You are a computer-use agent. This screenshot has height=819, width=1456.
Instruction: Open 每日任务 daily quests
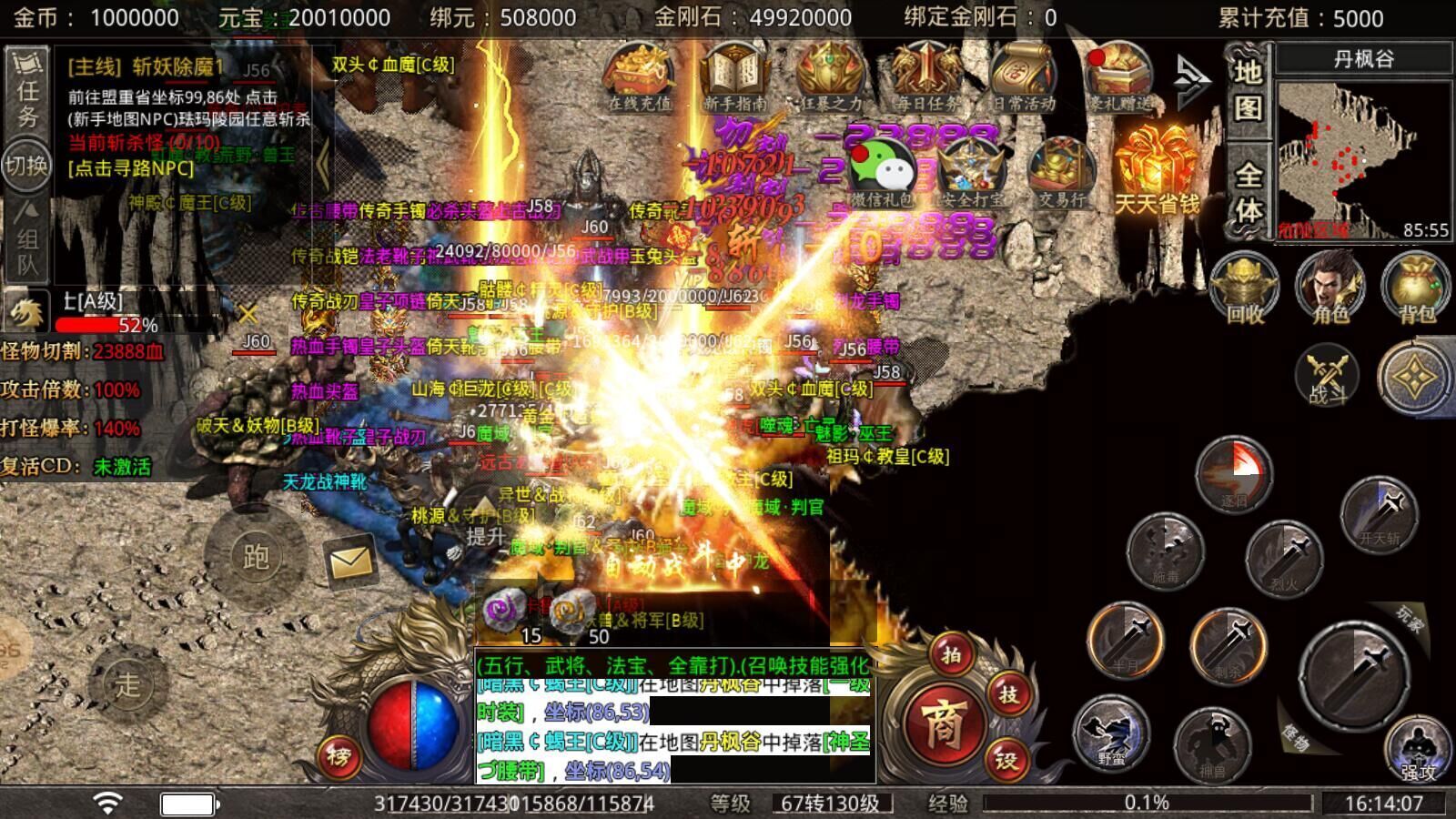click(x=926, y=78)
